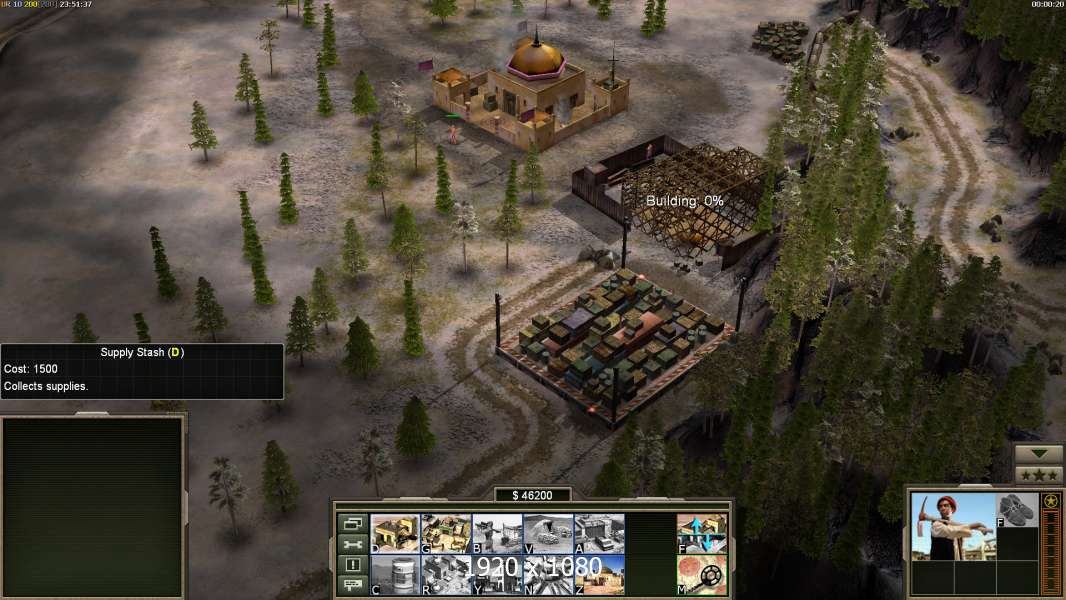Select the Supply Stash build icon
The height and width of the screenshot is (600, 1066).
click(x=395, y=533)
